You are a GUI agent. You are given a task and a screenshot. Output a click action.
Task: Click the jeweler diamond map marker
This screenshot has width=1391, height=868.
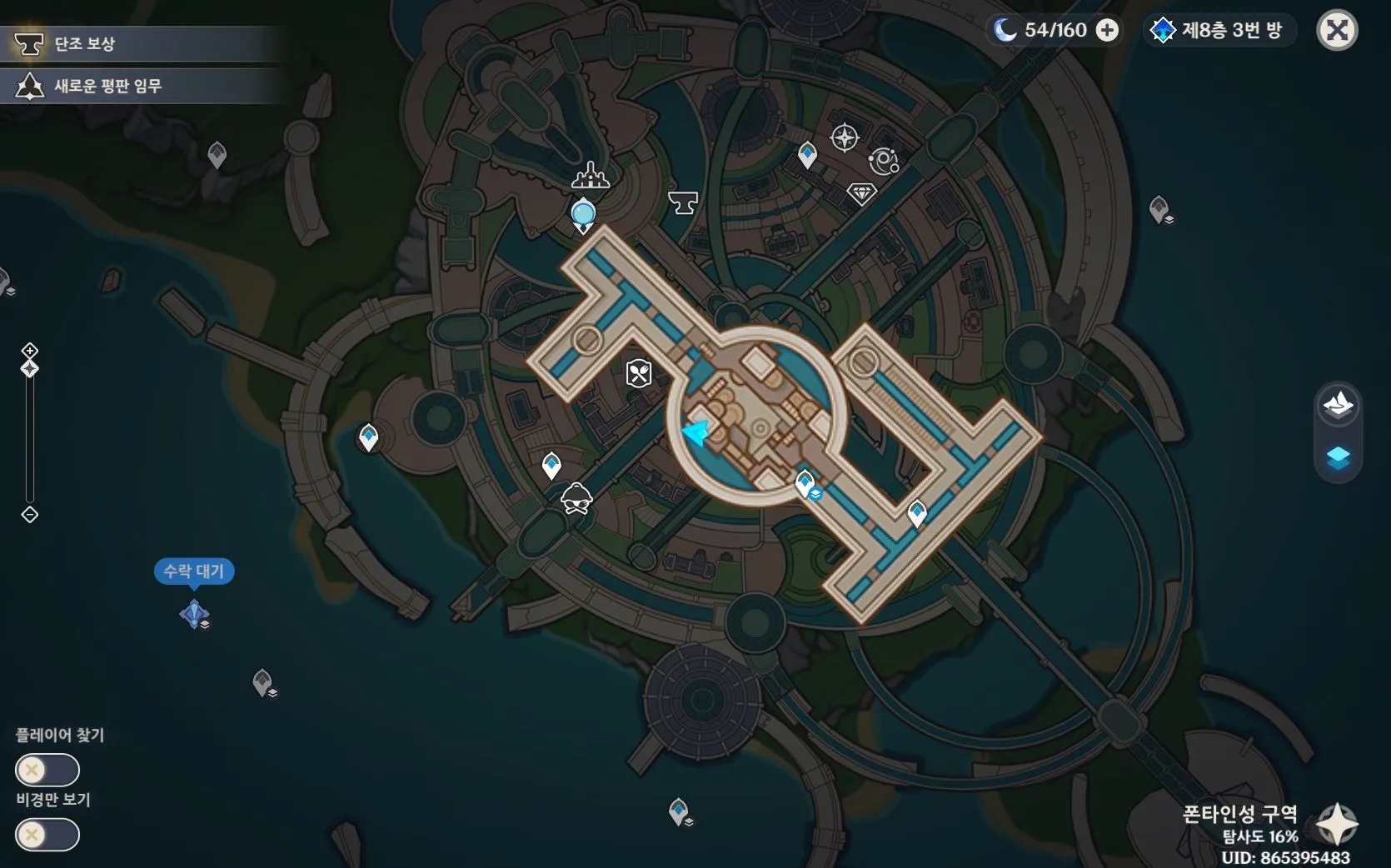click(861, 194)
